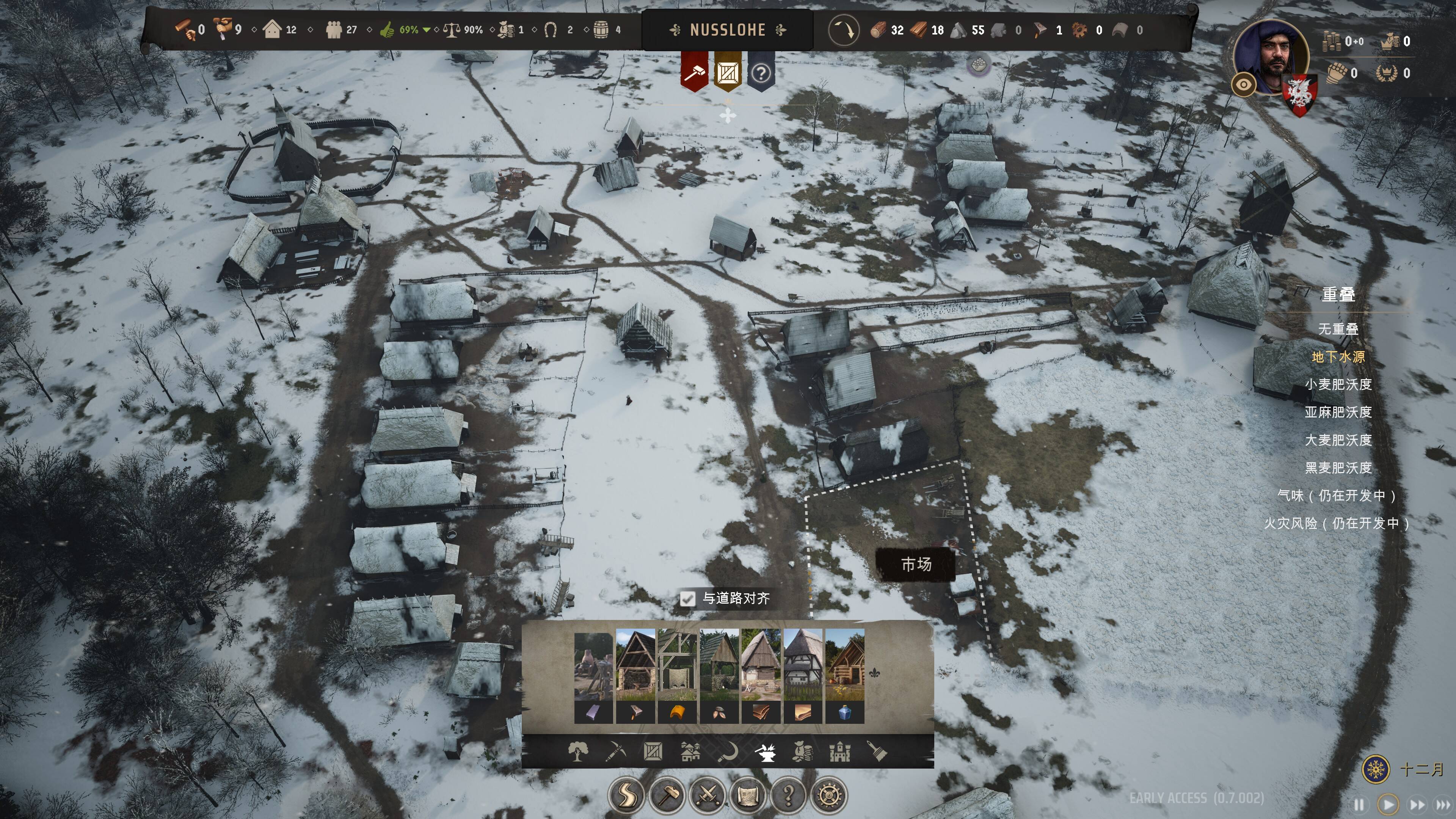The height and width of the screenshot is (819, 1456).
Task: Toggle the 与道路对齐 checkbox
Action: click(687, 599)
